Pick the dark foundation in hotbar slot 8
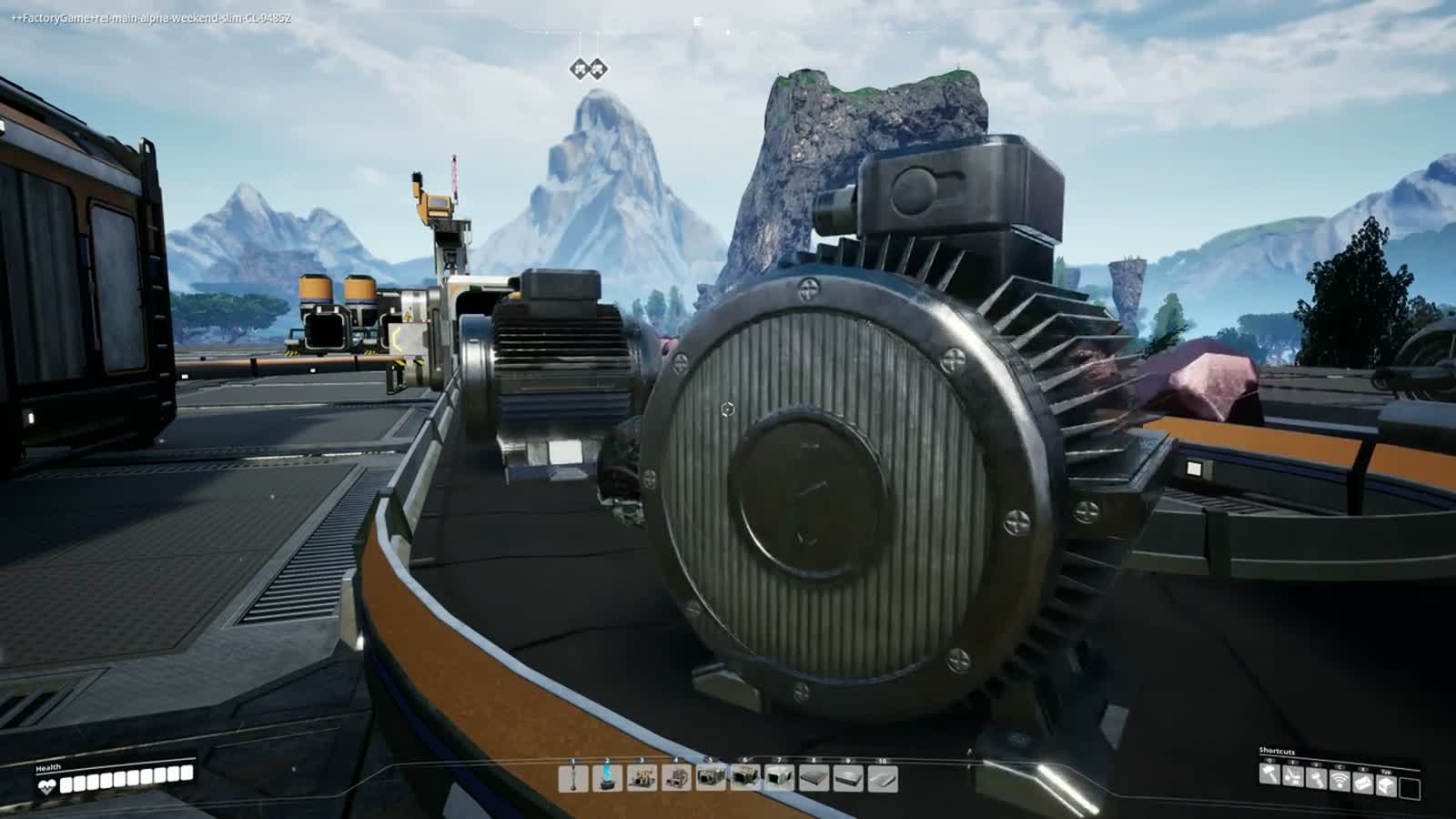1456x819 pixels. 814,779
